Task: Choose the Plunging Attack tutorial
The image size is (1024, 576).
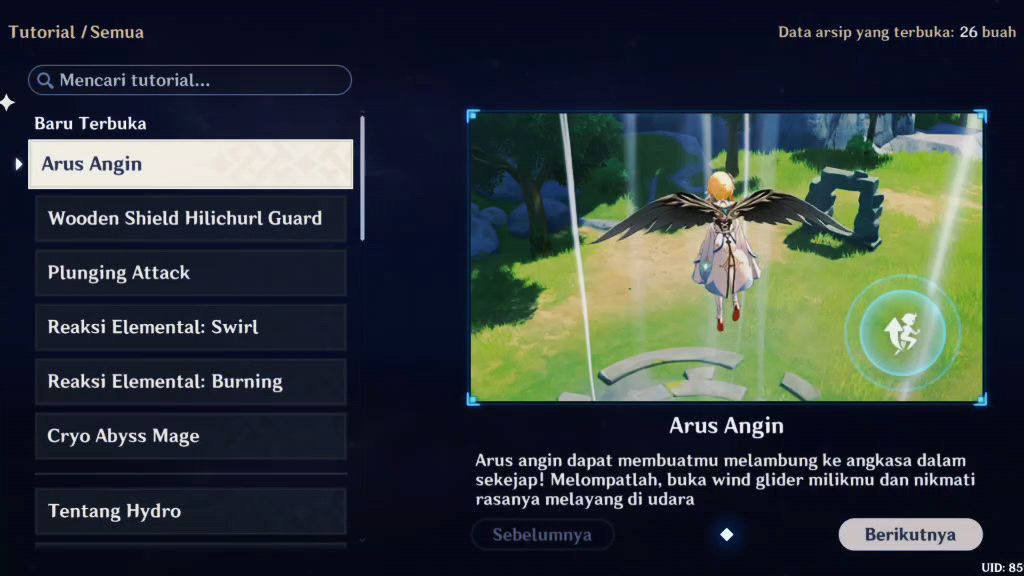Action: point(190,273)
